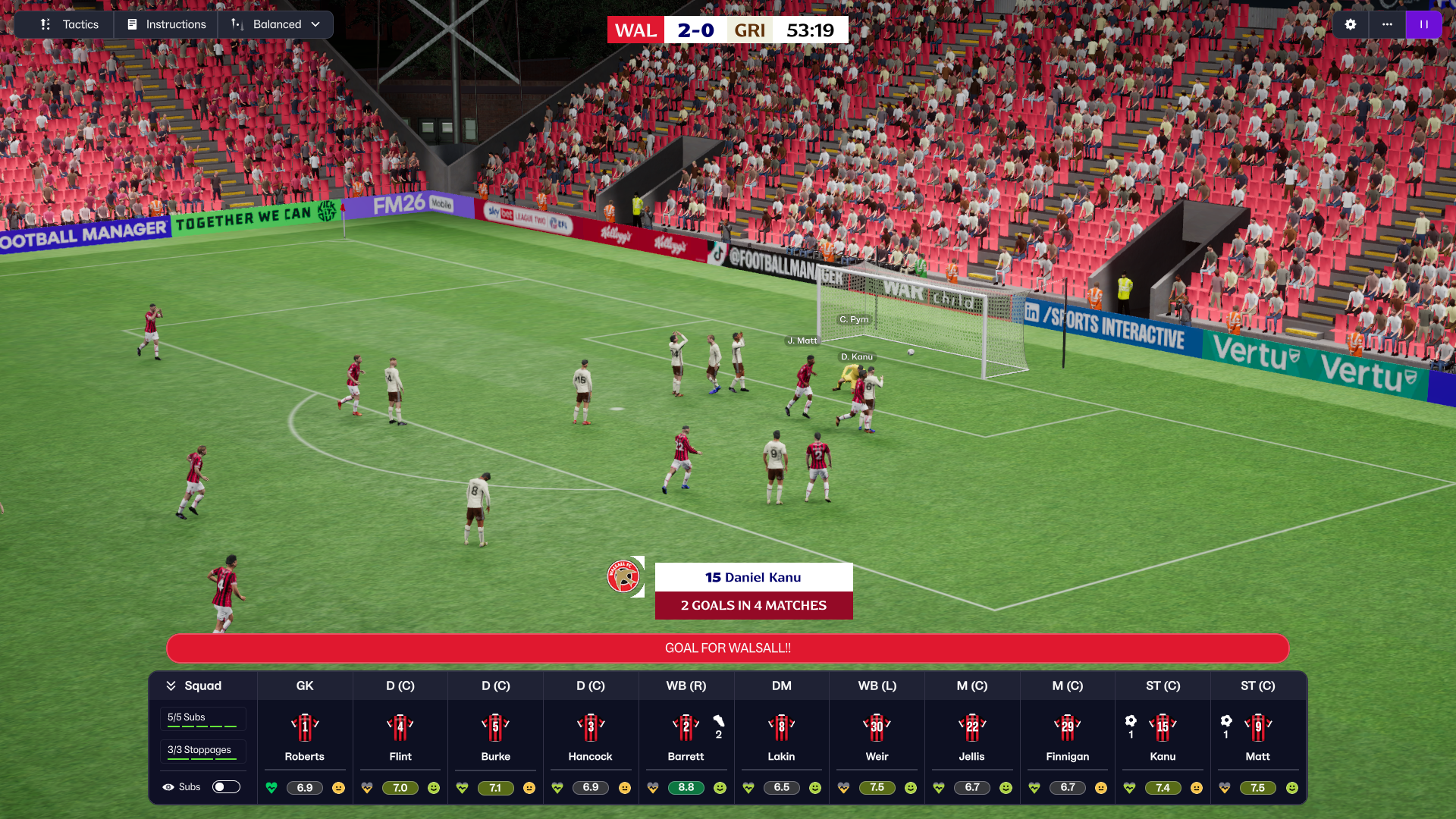Select striker Matt's player card
Screen dimensions: 1456x819
(x=1257, y=736)
